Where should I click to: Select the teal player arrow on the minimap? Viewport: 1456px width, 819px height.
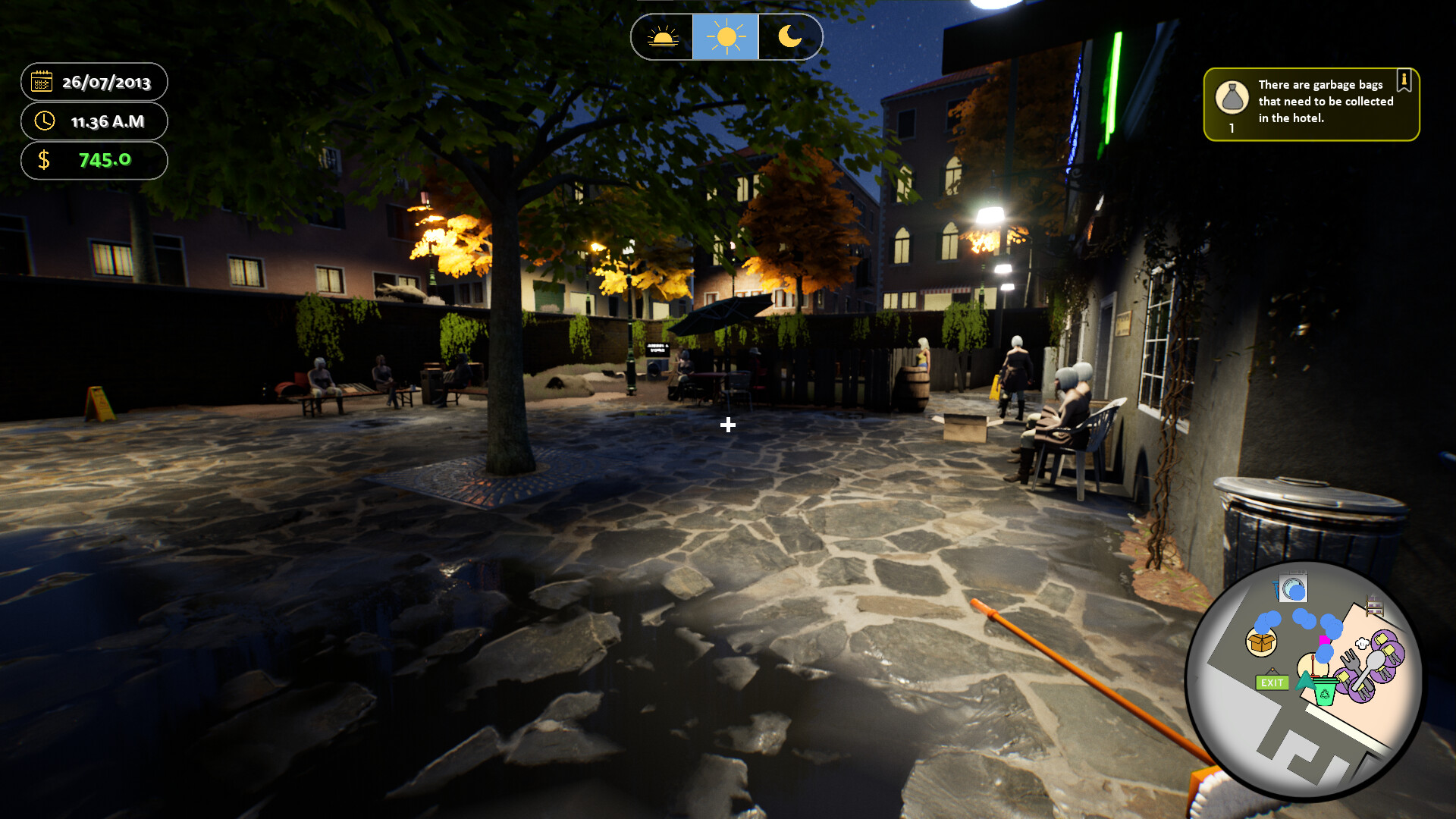[1306, 680]
